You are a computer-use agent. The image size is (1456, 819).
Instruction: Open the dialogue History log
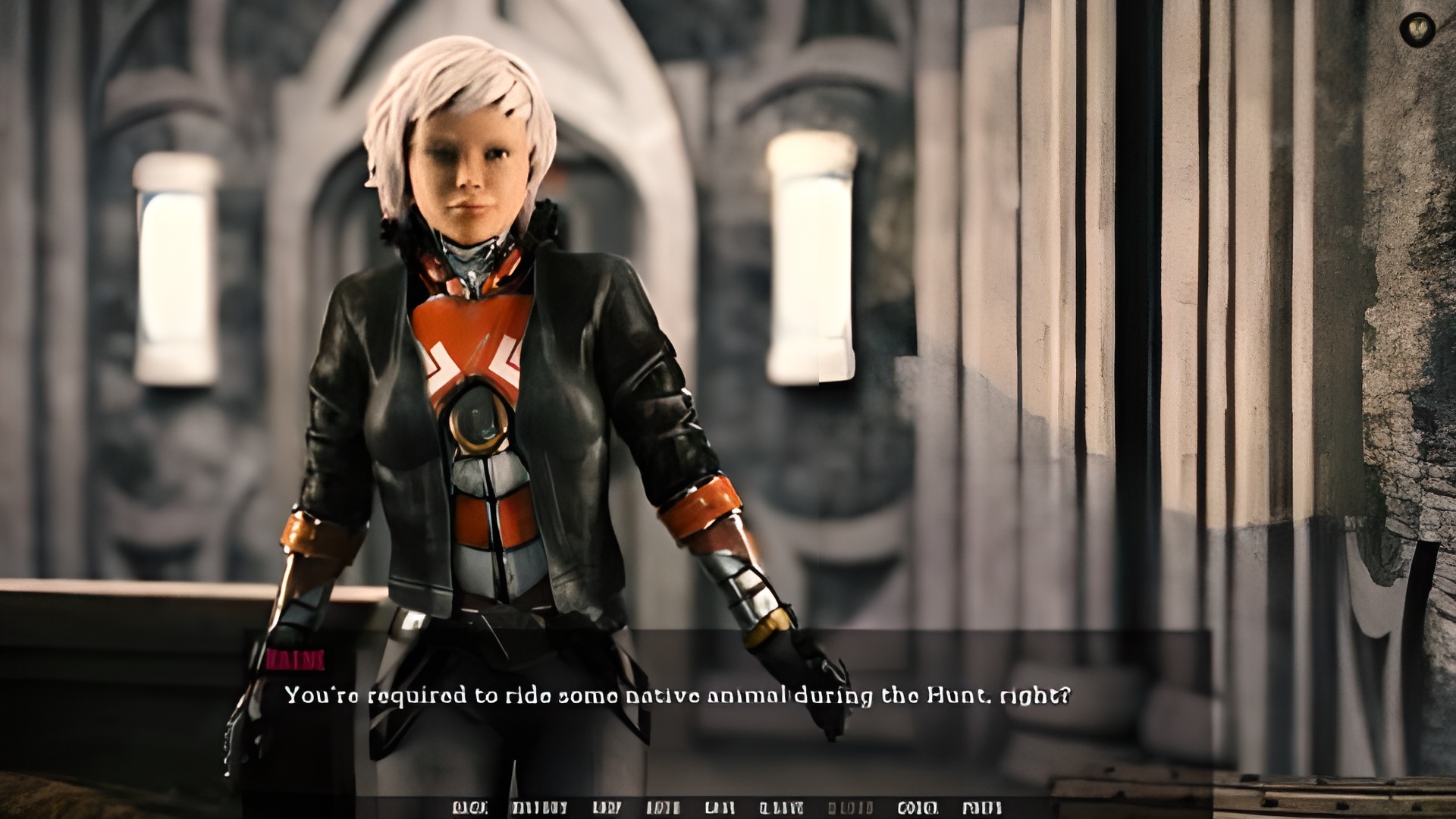tap(539, 808)
